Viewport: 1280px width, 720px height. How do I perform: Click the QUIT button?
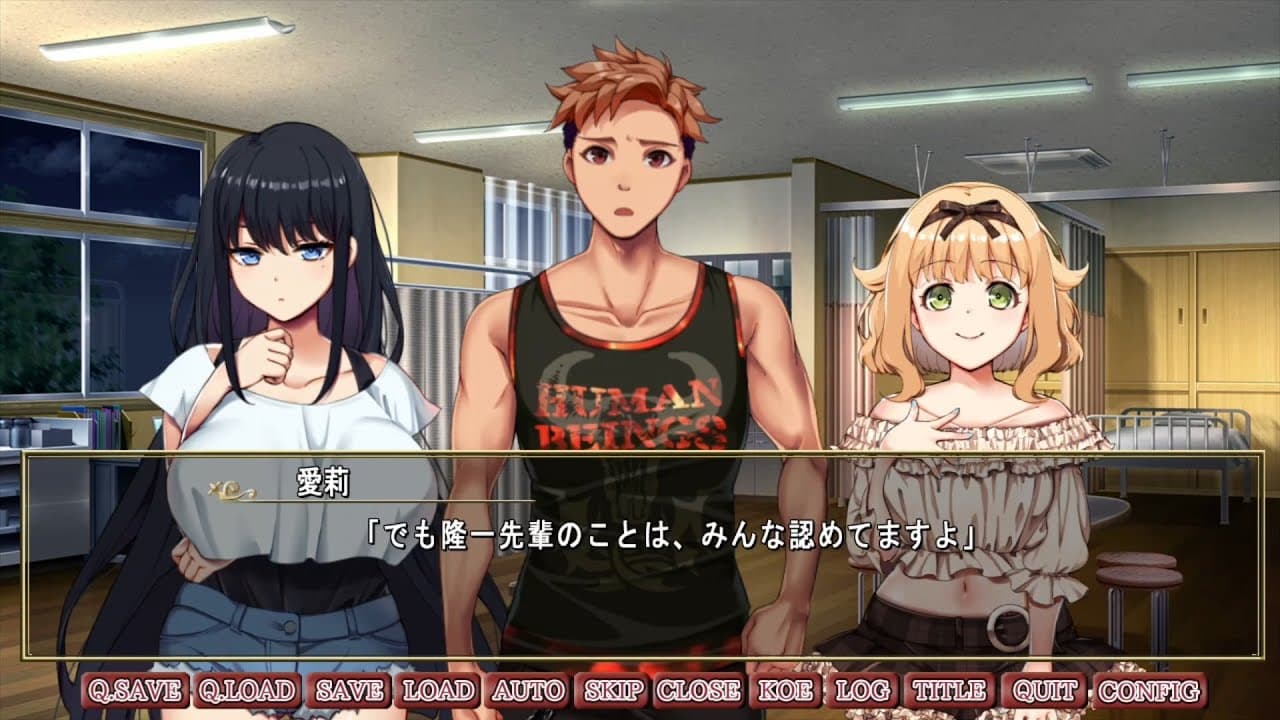1041,689
